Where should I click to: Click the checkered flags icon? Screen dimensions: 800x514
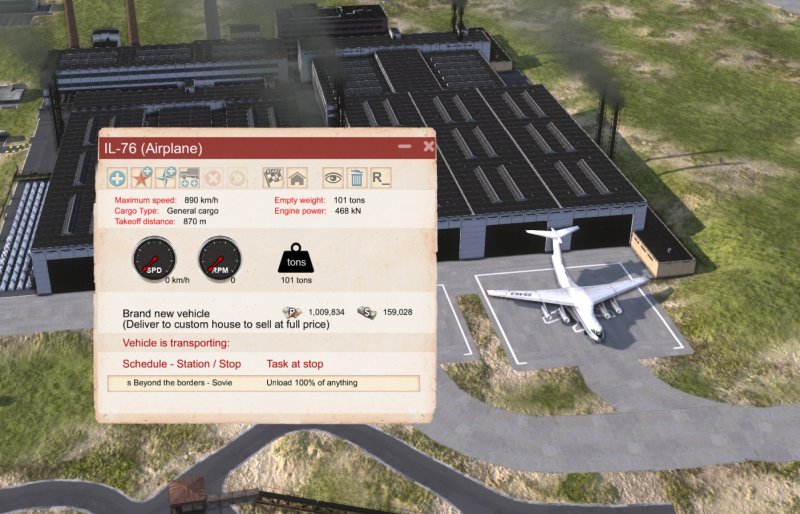272,179
